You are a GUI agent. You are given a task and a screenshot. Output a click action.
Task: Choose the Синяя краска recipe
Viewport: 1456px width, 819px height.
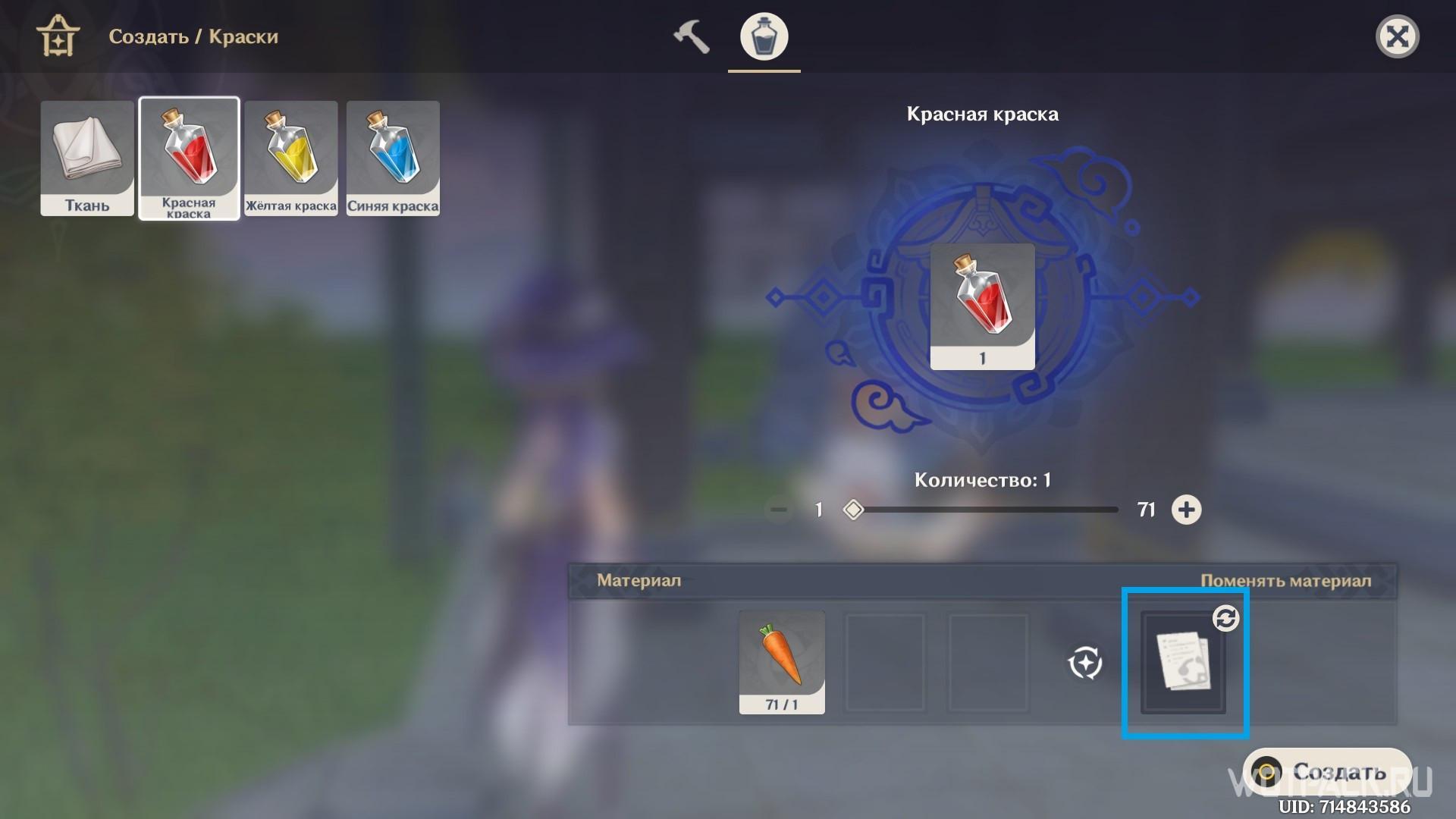click(x=393, y=158)
